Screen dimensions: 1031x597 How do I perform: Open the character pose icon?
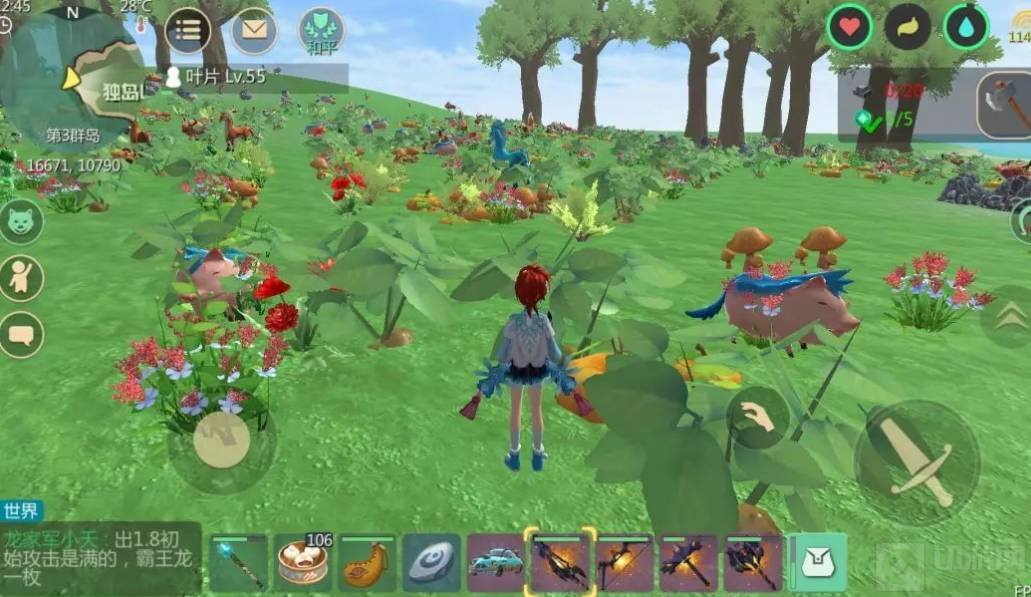point(22,278)
